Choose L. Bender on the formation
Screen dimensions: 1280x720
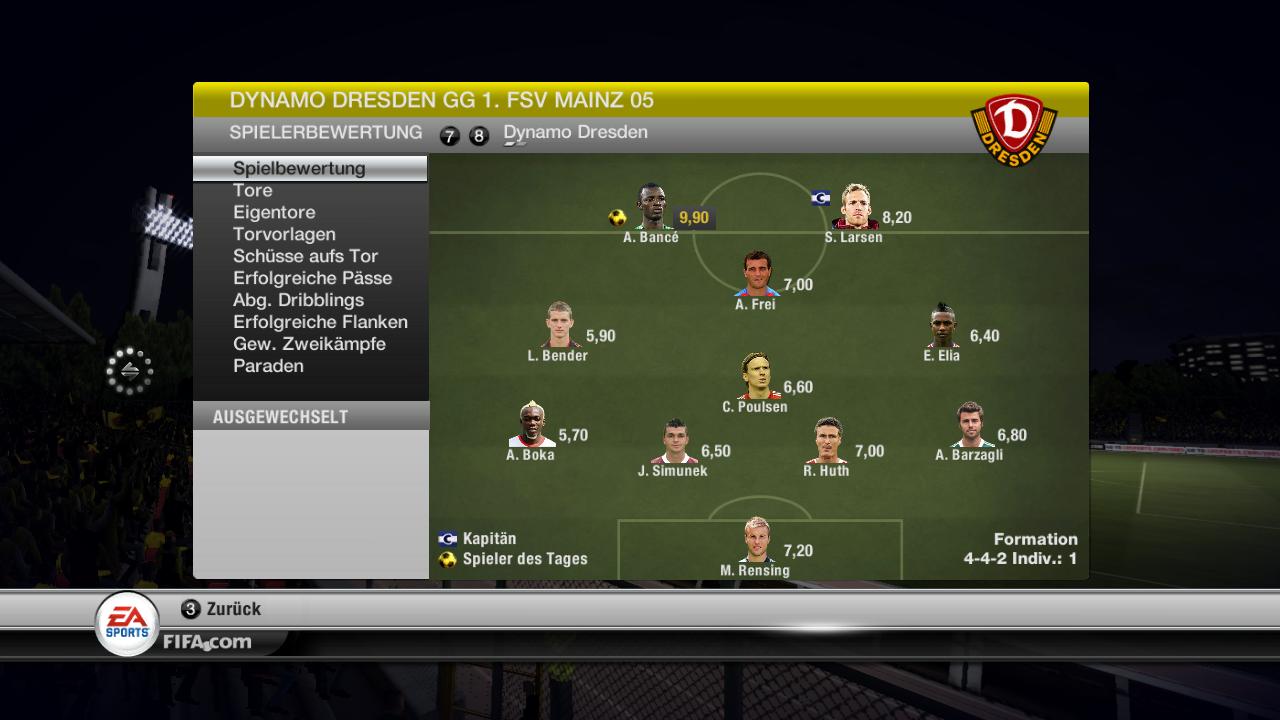pyautogui.click(x=559, y=326)
